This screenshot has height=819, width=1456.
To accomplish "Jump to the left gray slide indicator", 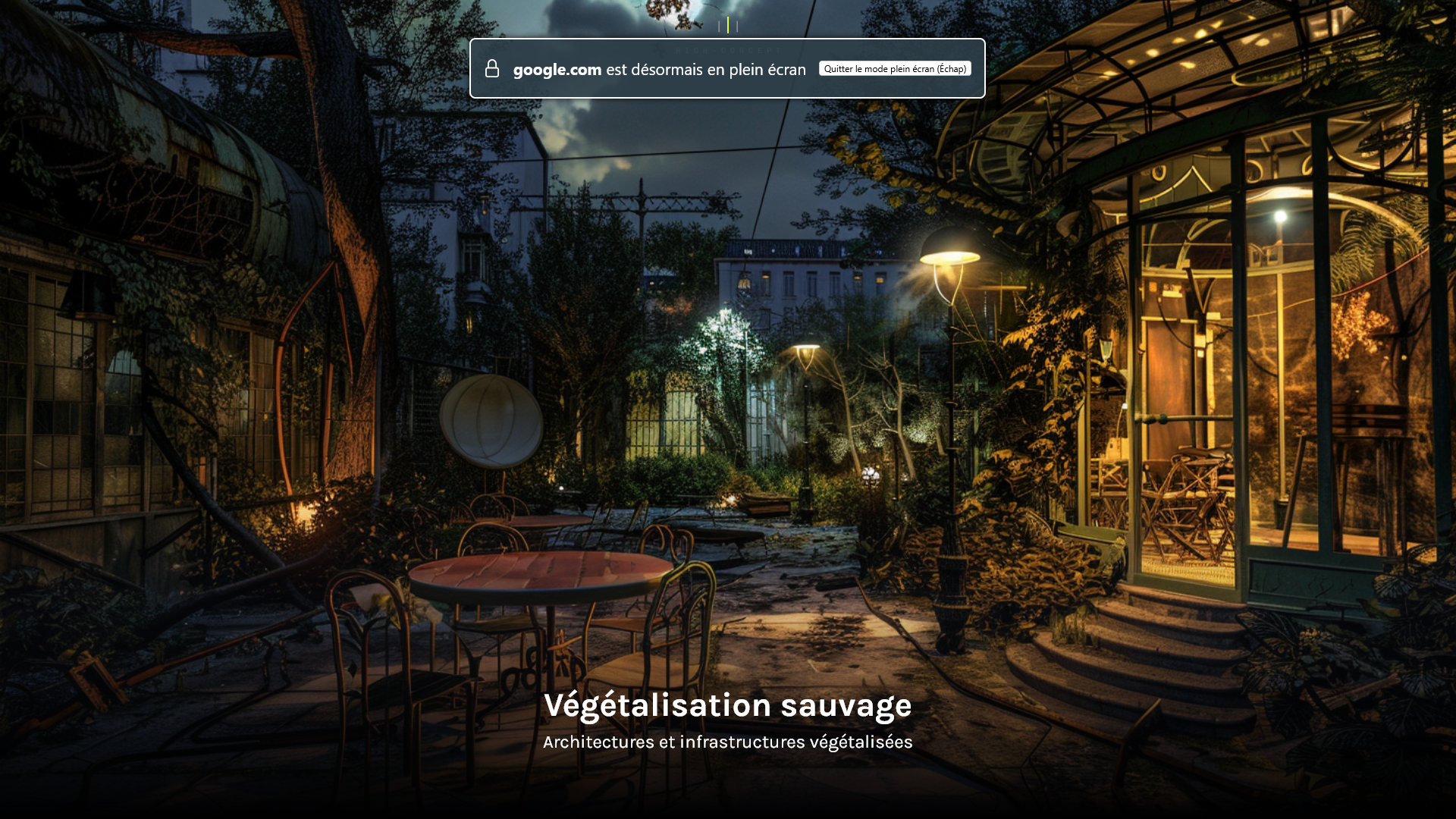I will [719, 27].
